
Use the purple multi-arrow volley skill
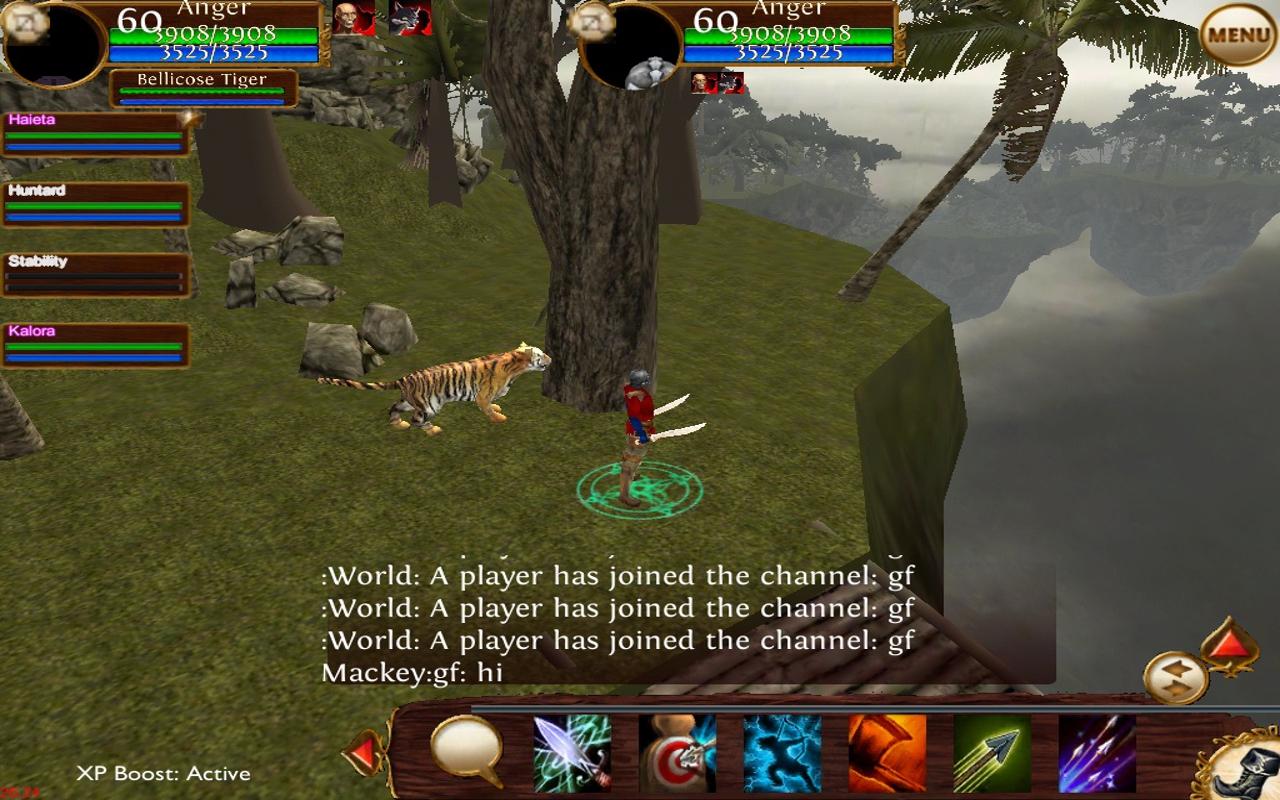(1097, 753)
